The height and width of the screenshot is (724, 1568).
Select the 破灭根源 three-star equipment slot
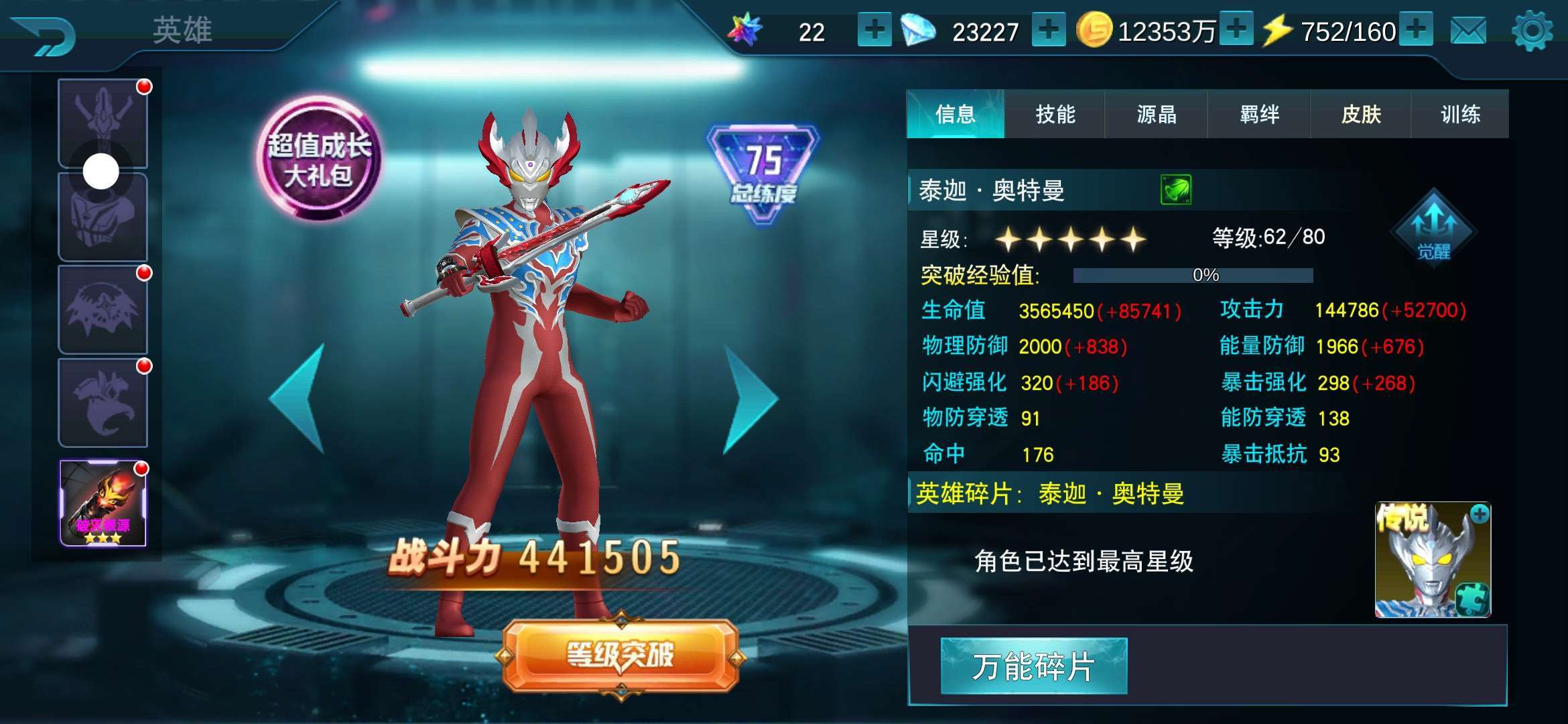click(103, 503)
